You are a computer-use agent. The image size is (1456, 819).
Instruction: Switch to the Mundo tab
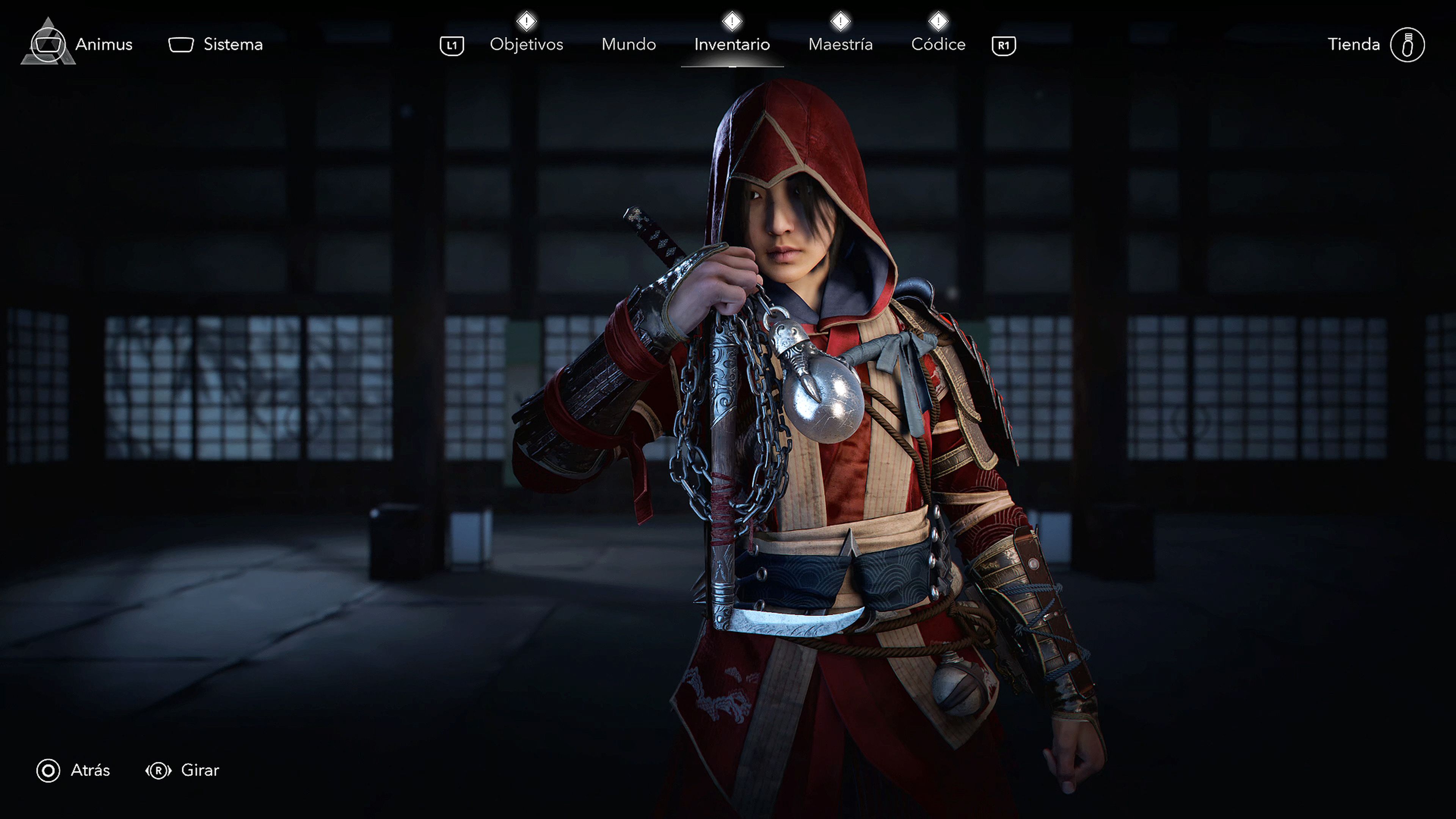(x=629, y=44)
